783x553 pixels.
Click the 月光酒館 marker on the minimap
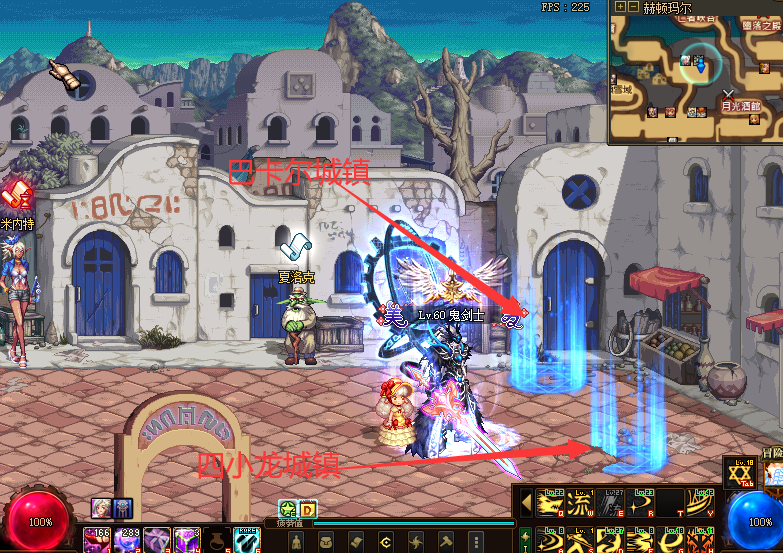pyautogui.click(x=741, y=106)
